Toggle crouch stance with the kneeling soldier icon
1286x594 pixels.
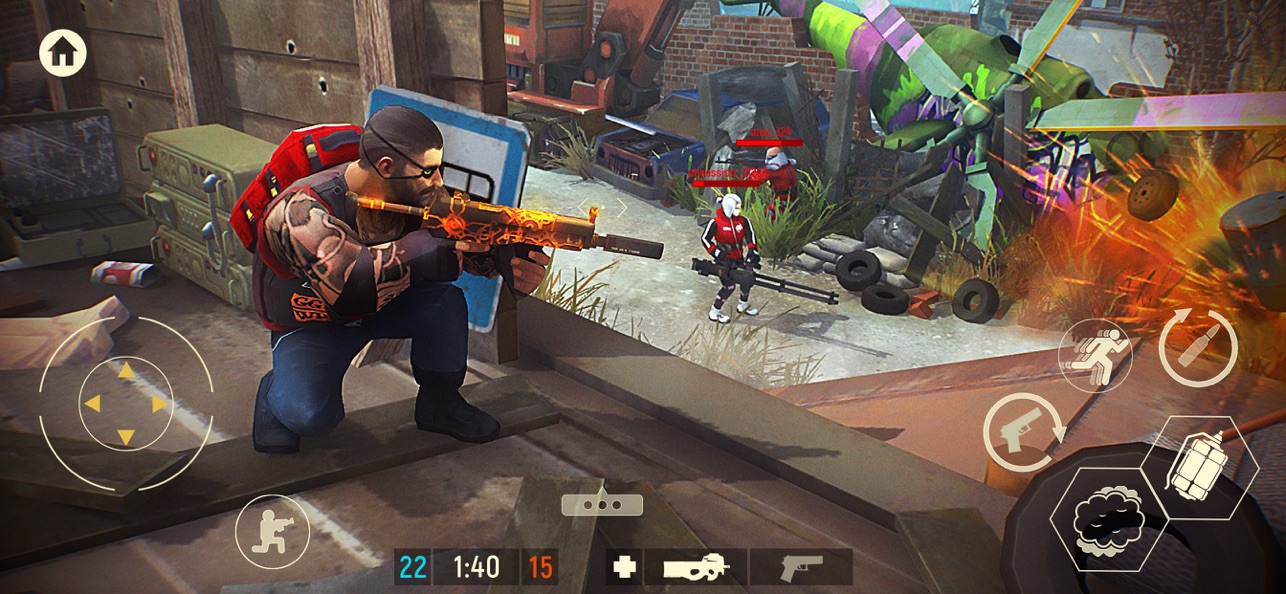pyautogui.click(x=272, y=532)
